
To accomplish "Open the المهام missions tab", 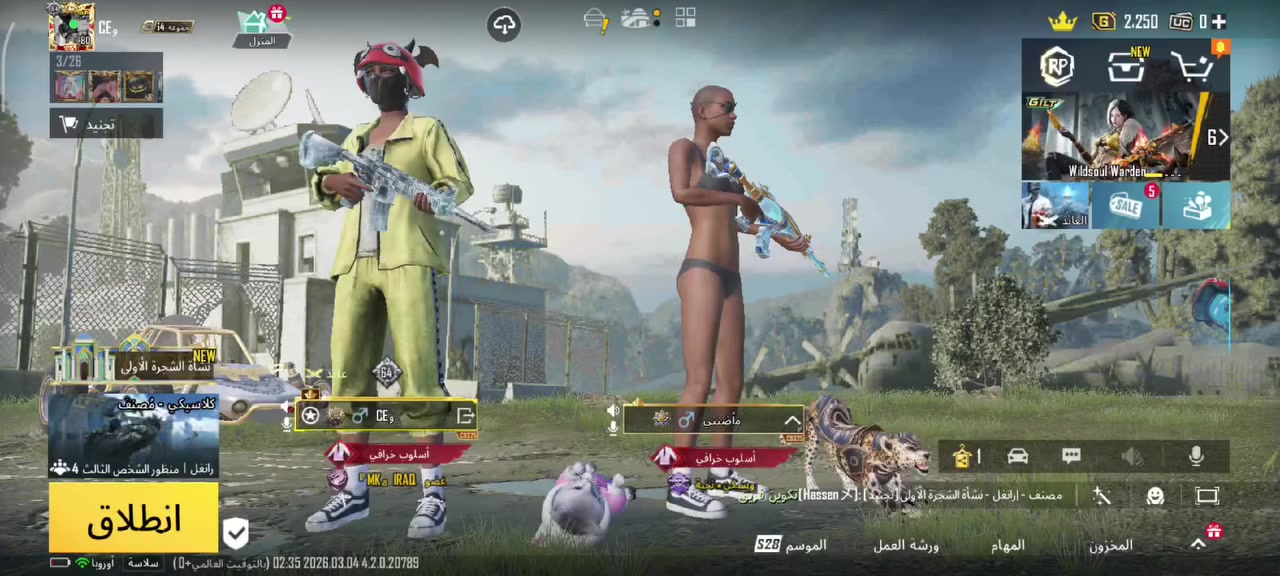I will coord(1007,545).
